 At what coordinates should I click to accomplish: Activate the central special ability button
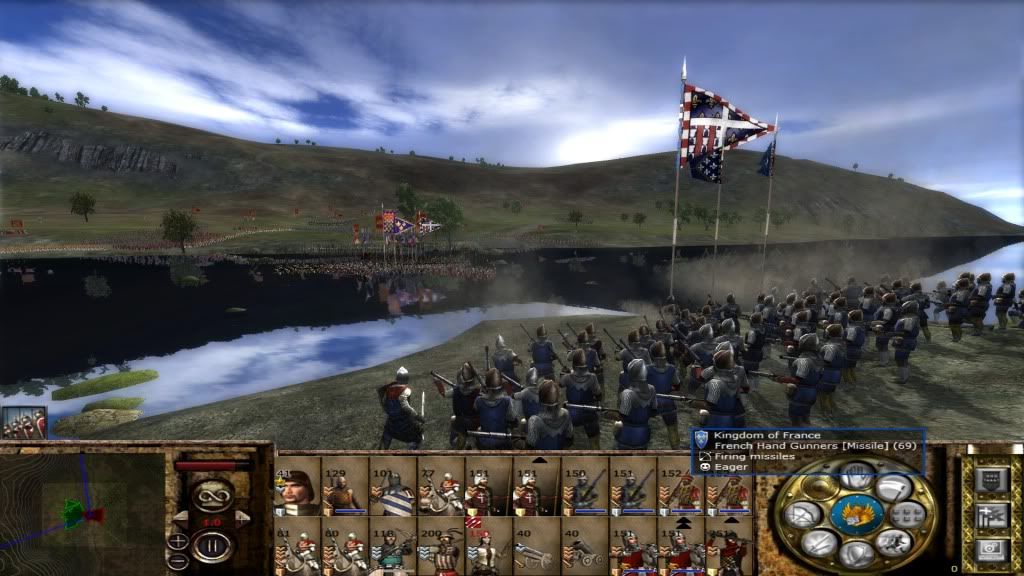(x=856, y=515)
